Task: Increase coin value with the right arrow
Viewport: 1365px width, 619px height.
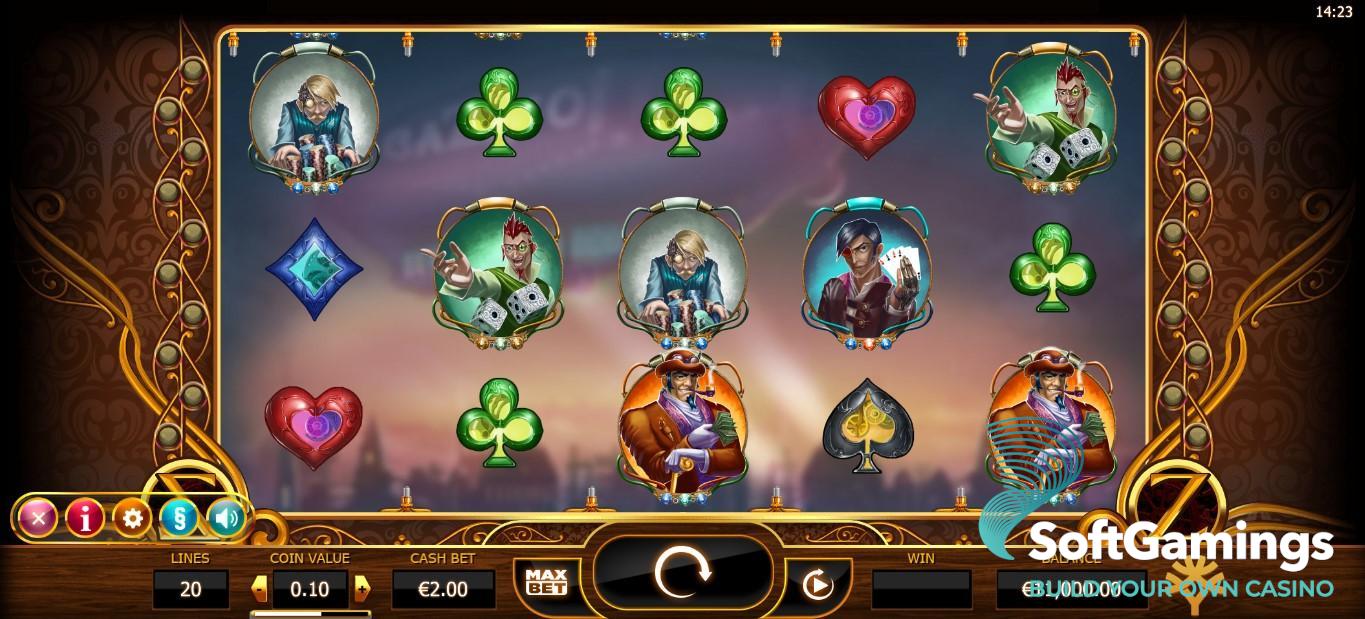Action: click(x=362, y=588)
